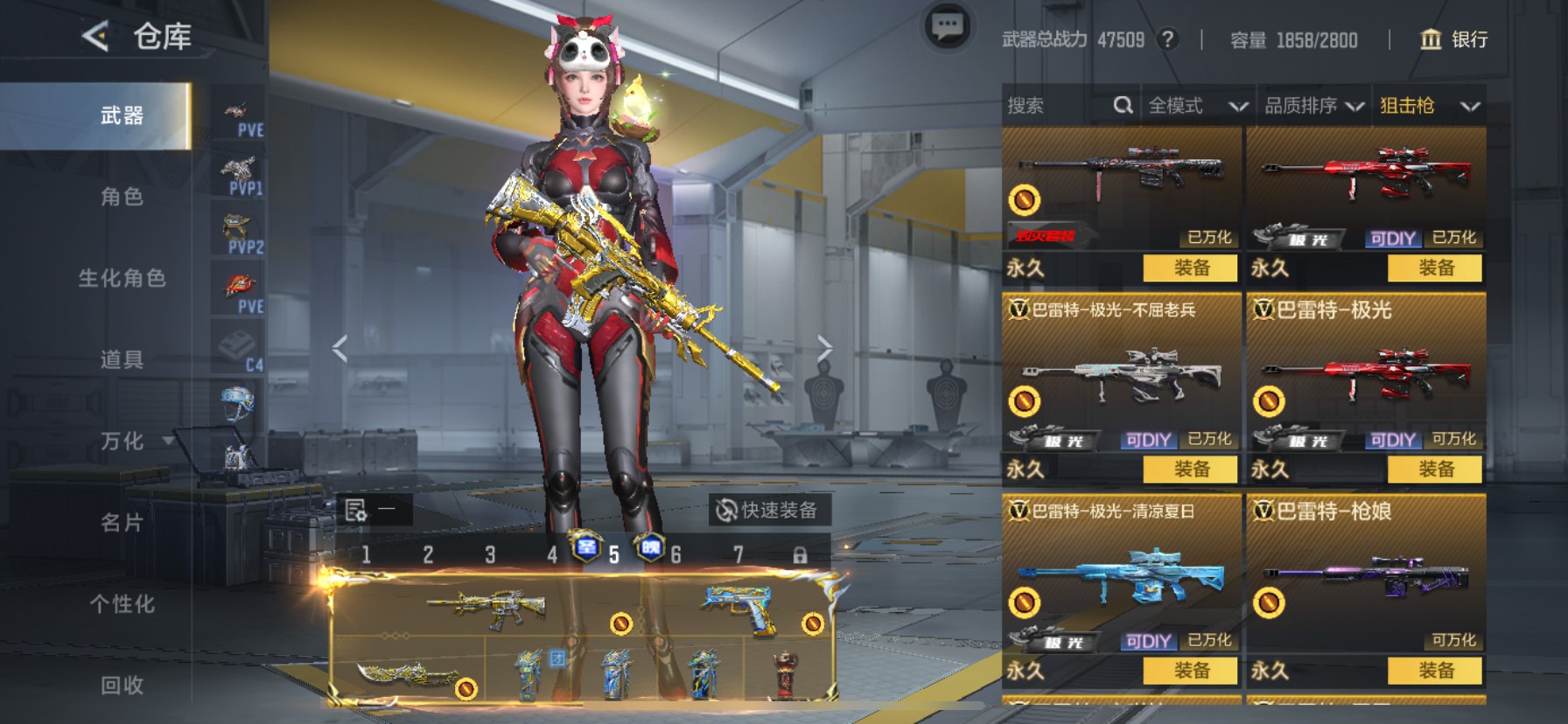The height and width of the screenshot is (724, 1568).
Task: Switch to the 角色 tab
Action: (x=122, y=197)
